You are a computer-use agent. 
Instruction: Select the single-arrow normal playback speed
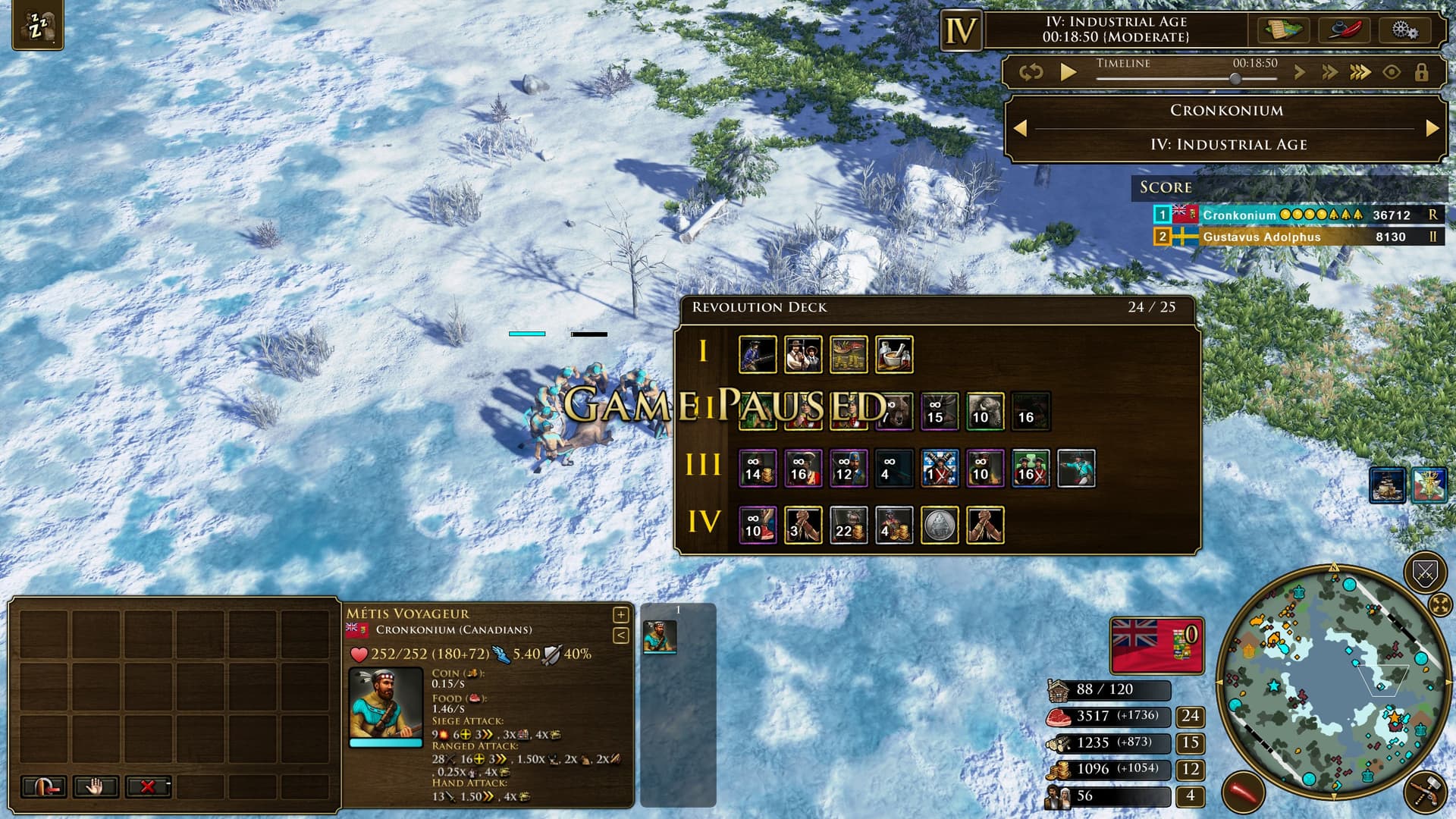tap(1300, 72)
